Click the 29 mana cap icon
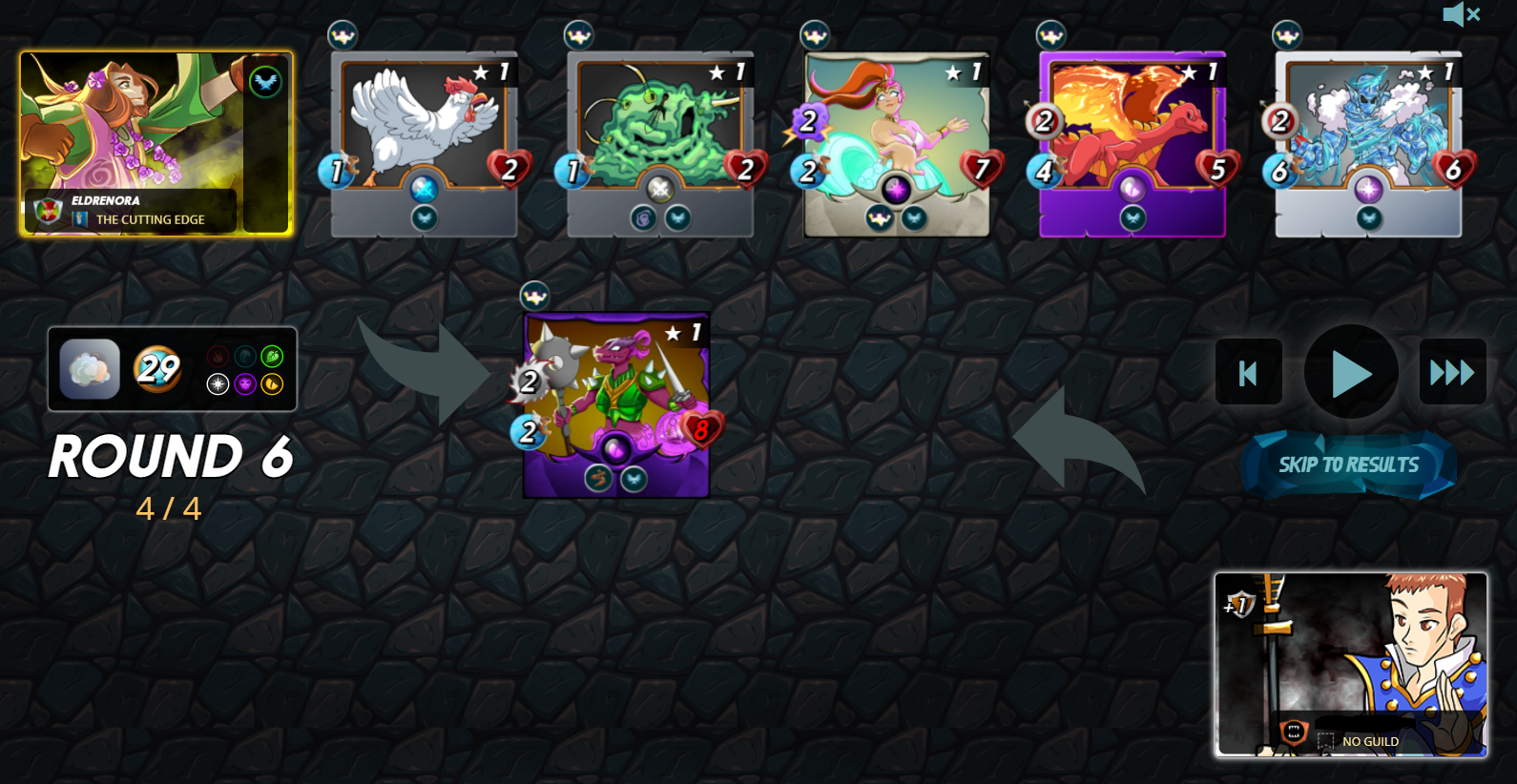 tap(157, 368)
